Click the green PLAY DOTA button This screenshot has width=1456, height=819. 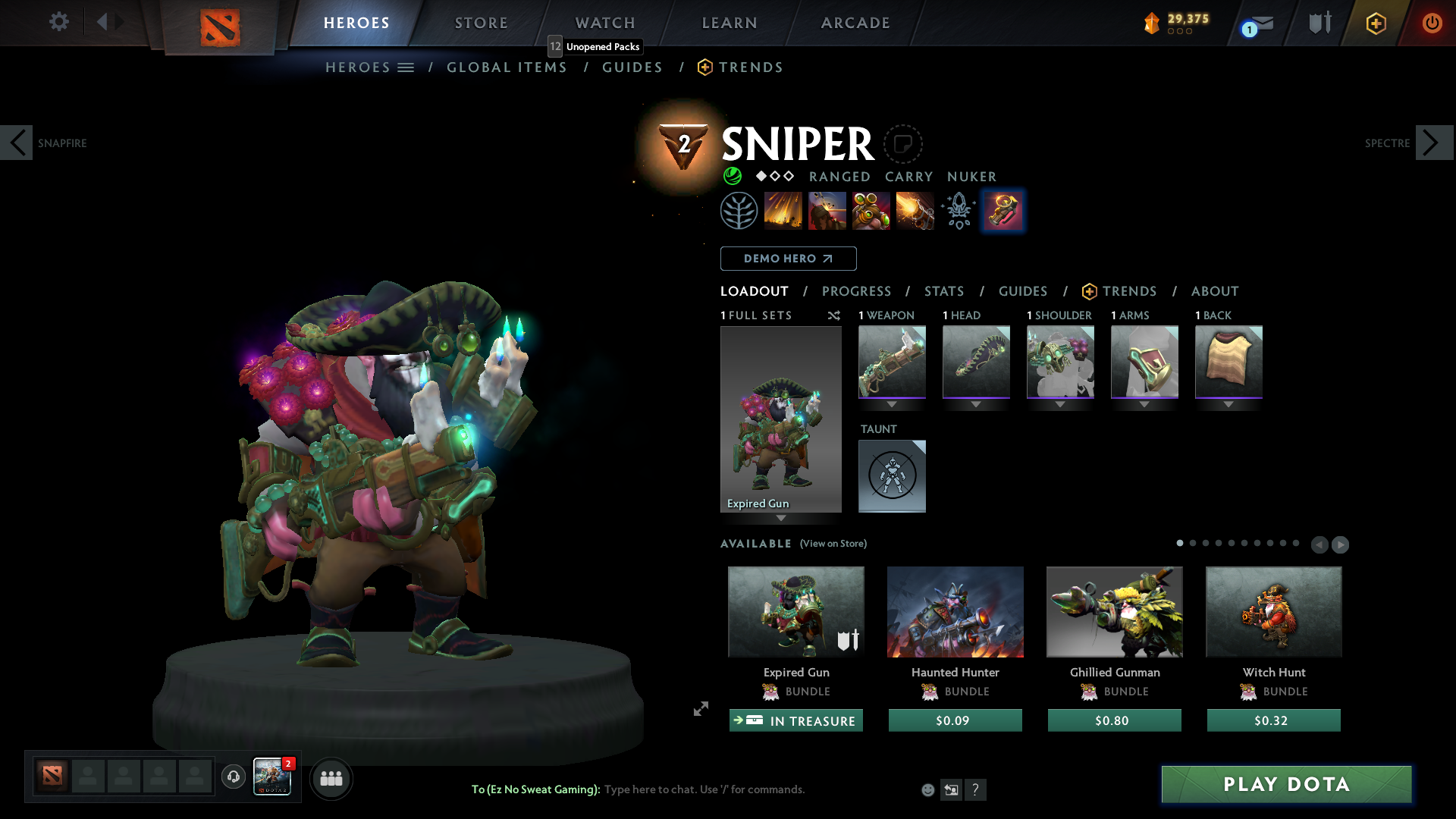[x=1286, y=784]
